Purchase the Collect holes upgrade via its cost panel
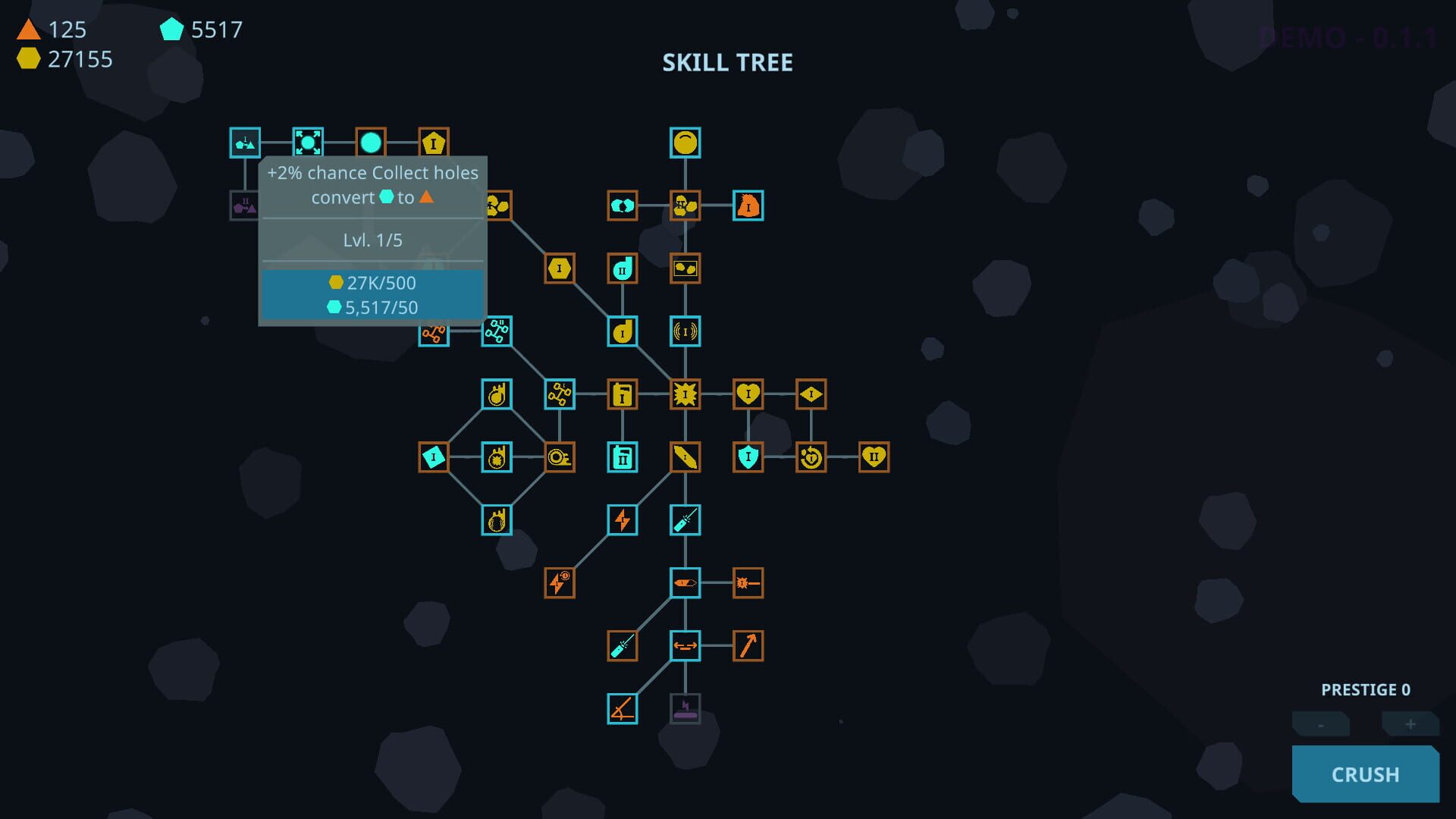Viewport: 1456px width, 819px height. (372, 293)
